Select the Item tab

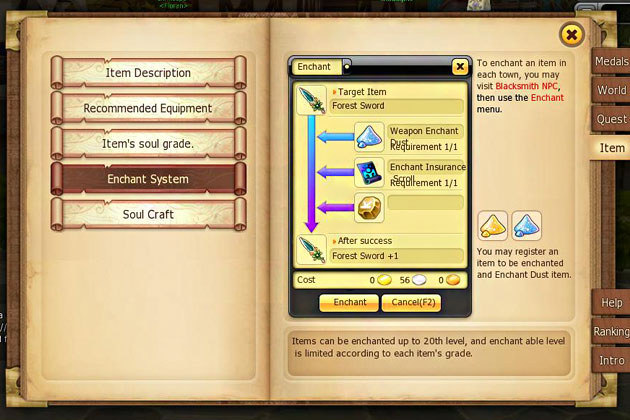[611, 148]
